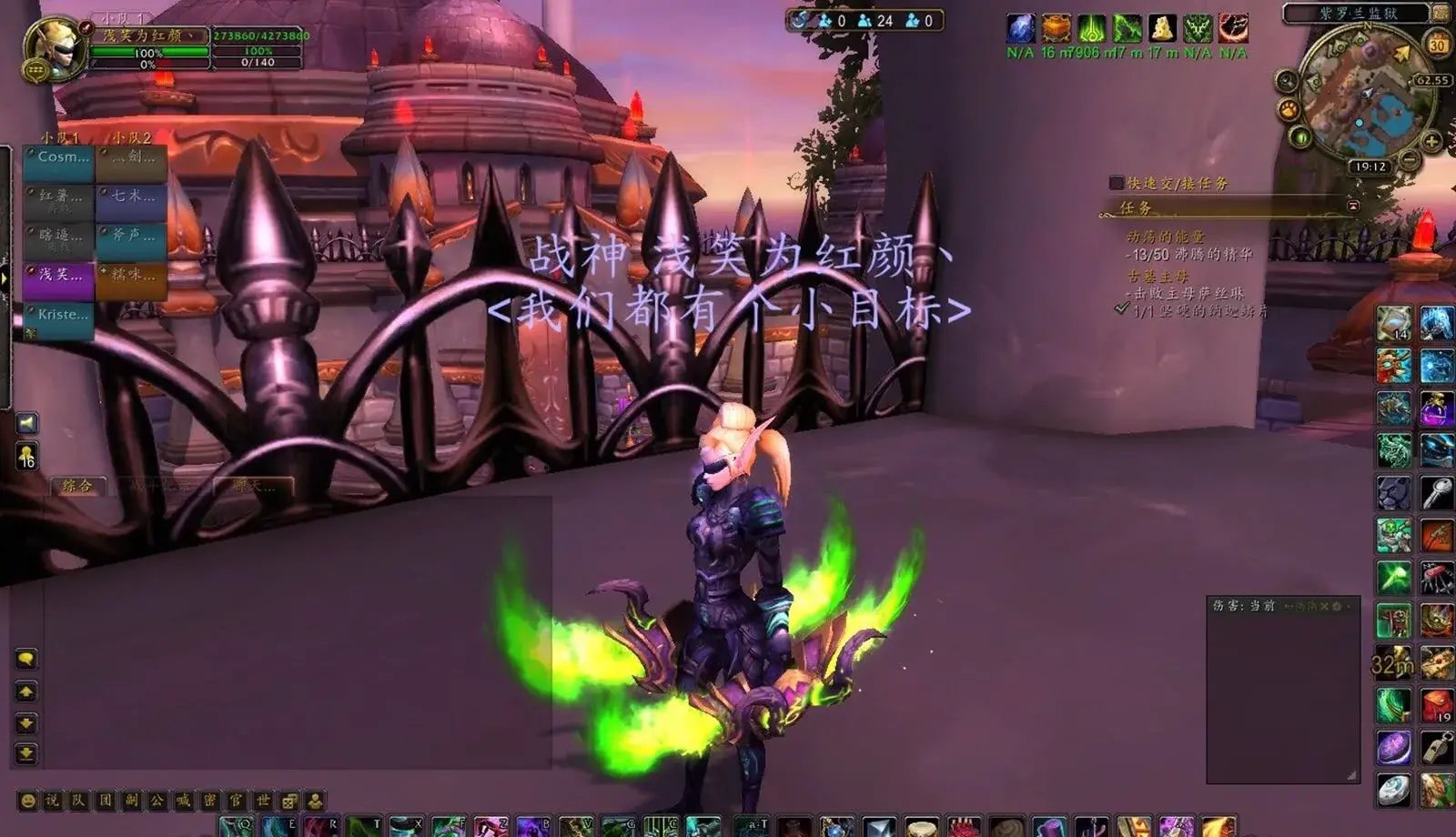Choose the 世 world channel button
Image resolution: width=1456 pixels, height=837 pixels.
coord(263,801)
